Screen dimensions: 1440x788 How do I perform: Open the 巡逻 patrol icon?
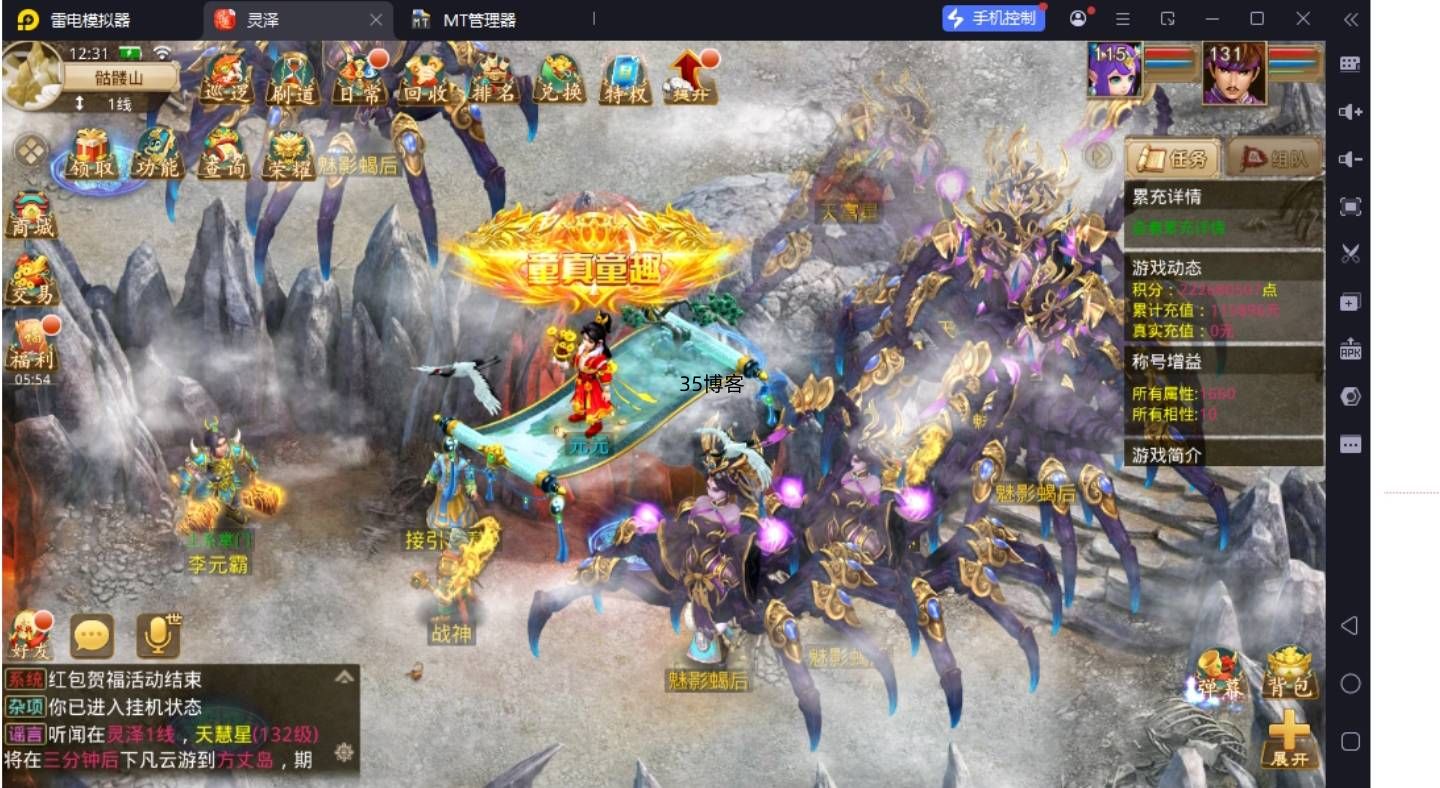pos(226,77)
